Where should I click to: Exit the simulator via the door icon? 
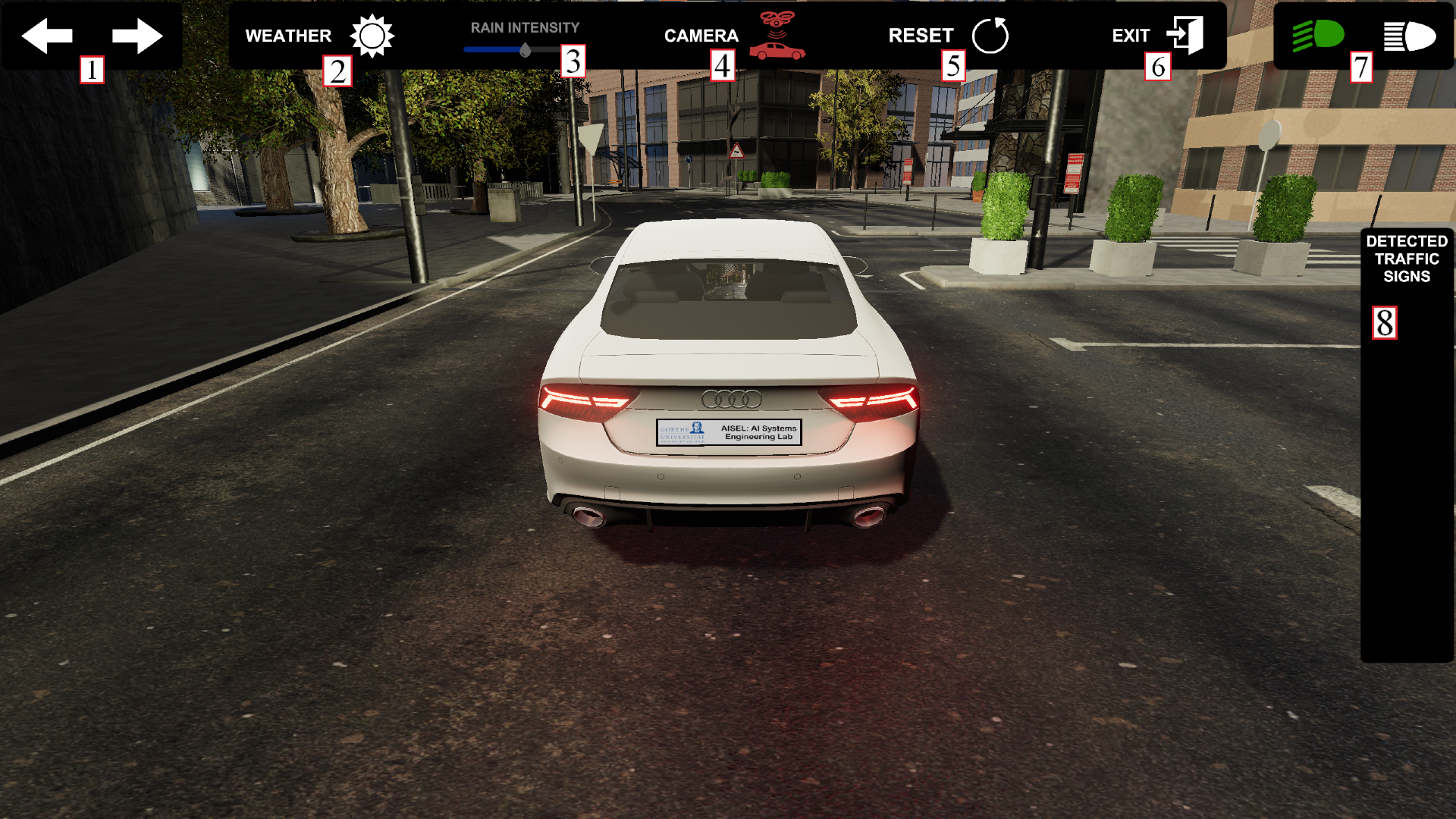[1185, 35]
